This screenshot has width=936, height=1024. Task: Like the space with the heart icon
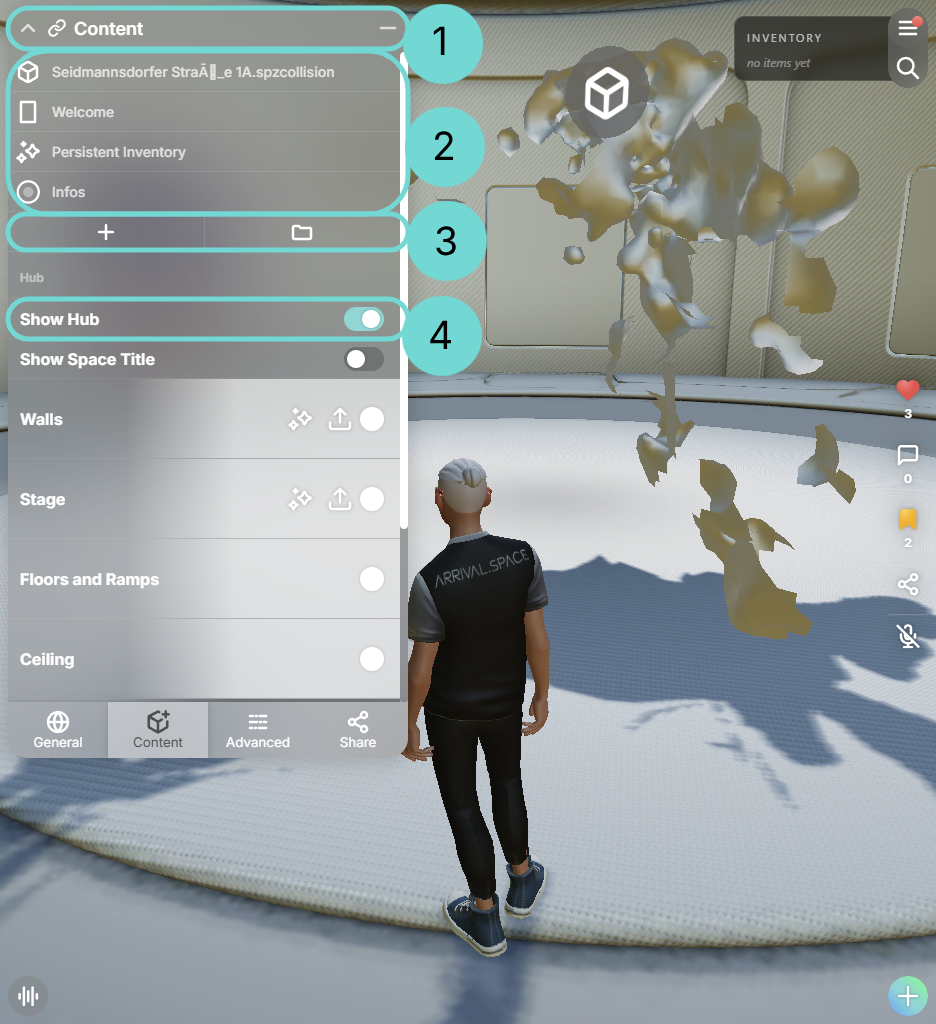click(907, 391)
